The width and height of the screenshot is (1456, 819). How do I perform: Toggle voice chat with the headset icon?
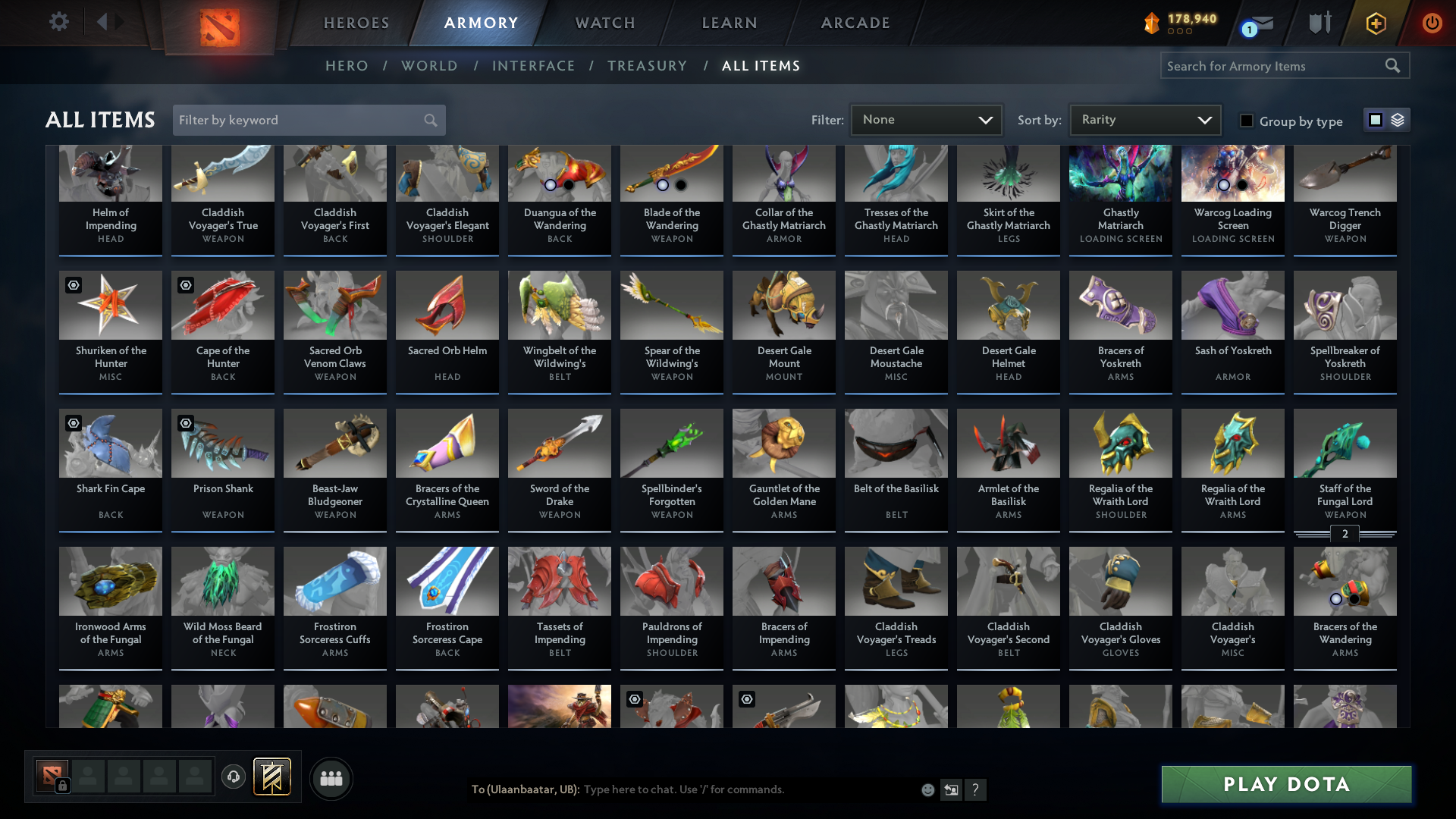coord(233,777)
